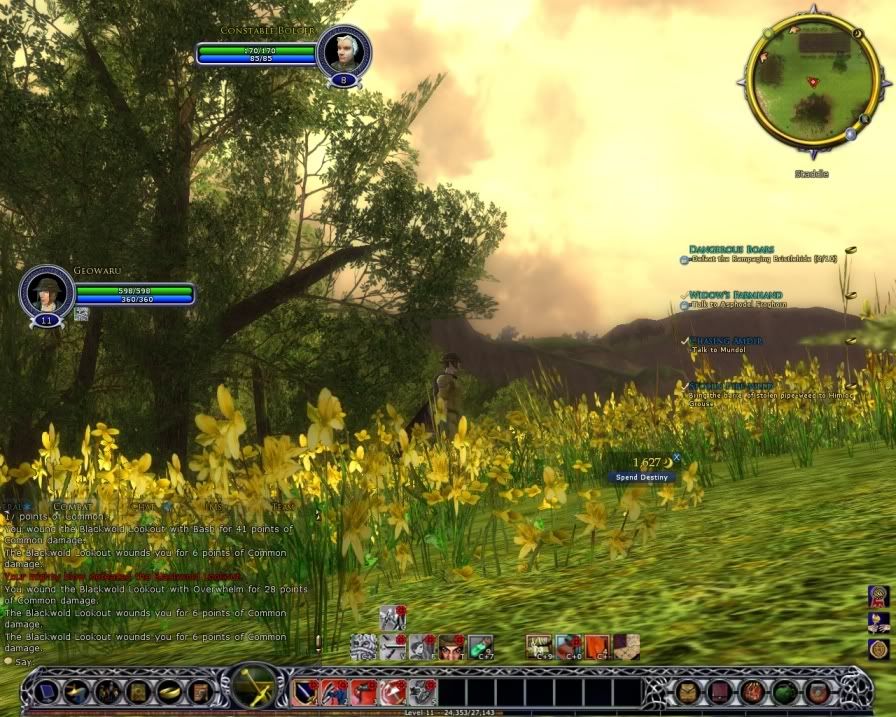Use the green potion quickslot item
The image size is (896, 717).
pyautogui.click(x=481, y=647)
